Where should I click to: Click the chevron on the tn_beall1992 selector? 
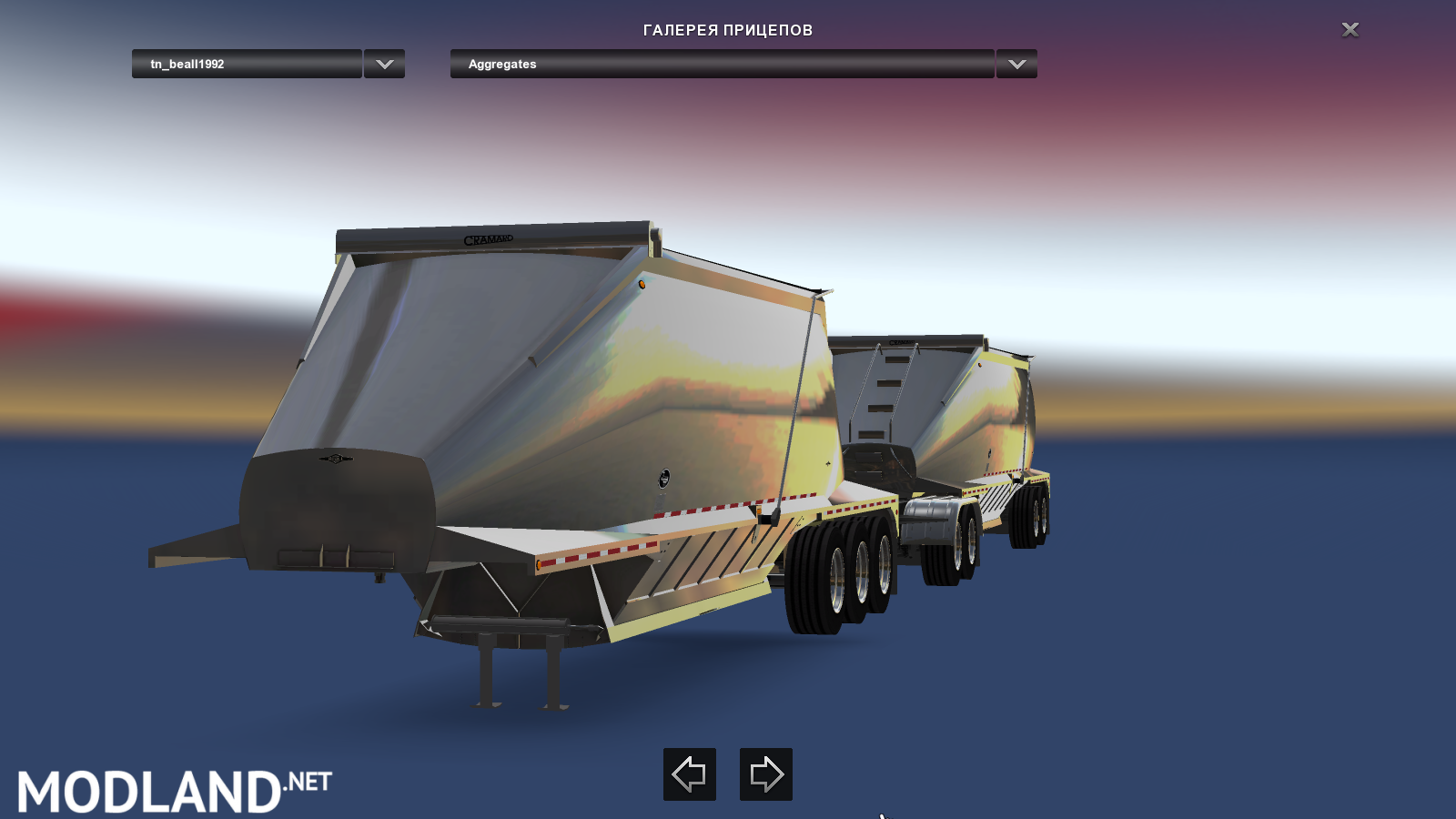click(x=383, y=64)
